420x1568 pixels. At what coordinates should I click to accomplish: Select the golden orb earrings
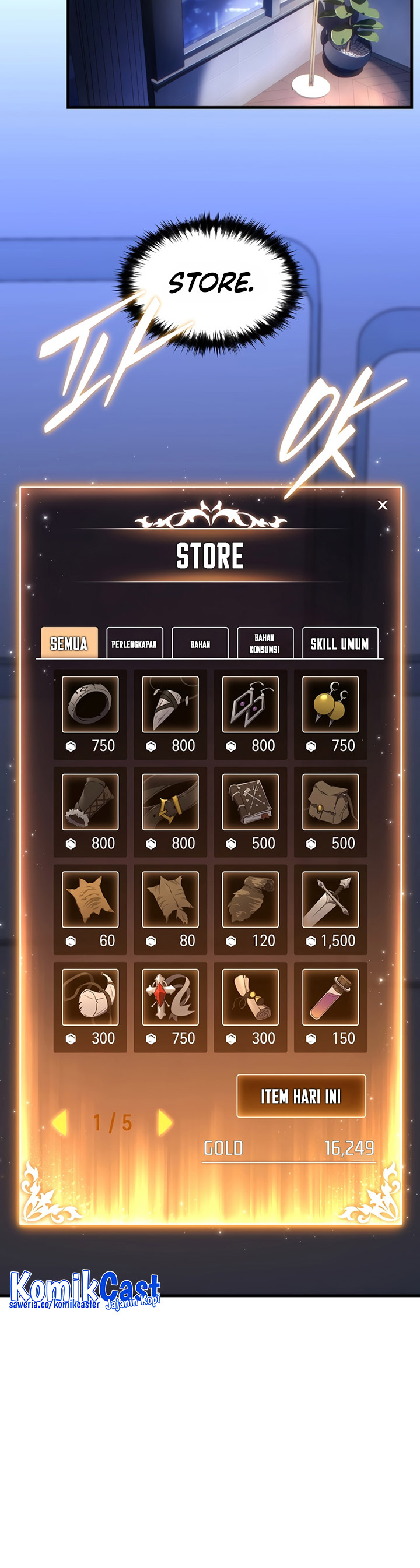(x=330, y=704)
